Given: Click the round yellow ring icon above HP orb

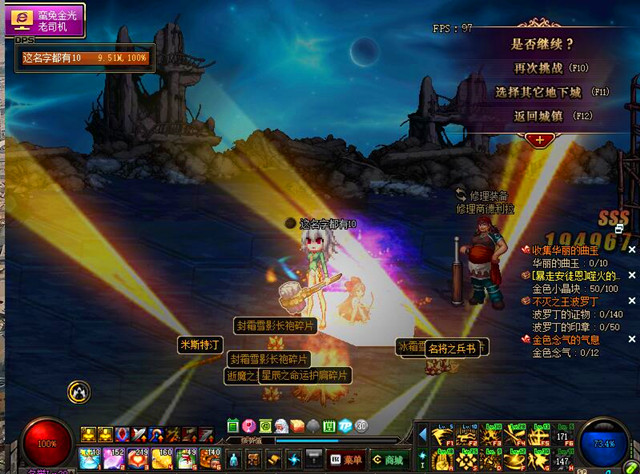Looking at the screenshot, I should pyautogui.click(x=79, y=392).
